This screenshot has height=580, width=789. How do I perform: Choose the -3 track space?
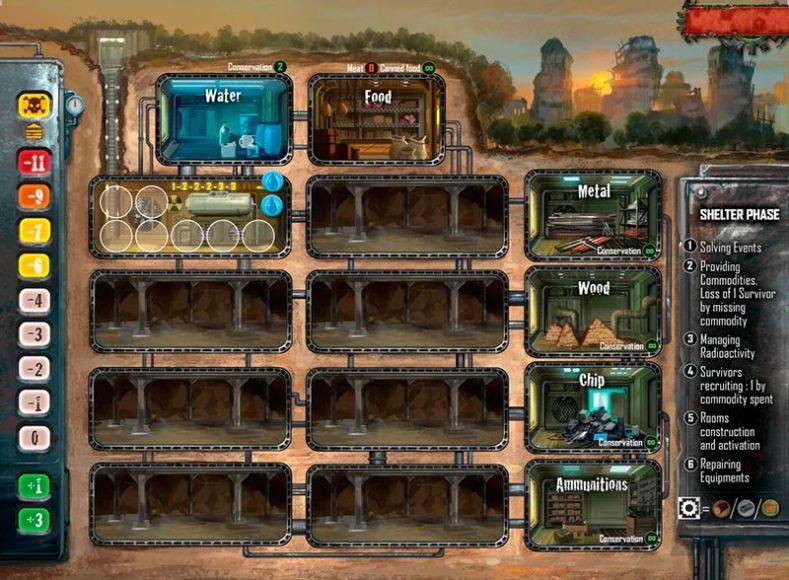35,335
